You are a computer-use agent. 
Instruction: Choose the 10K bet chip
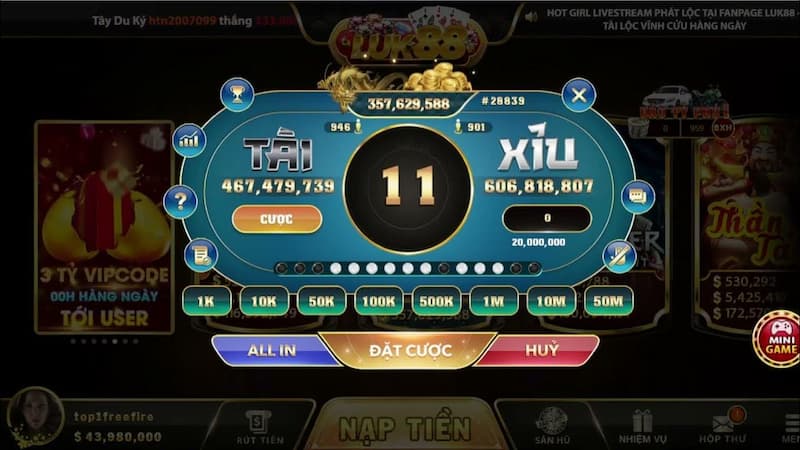[x=264, y=300]
